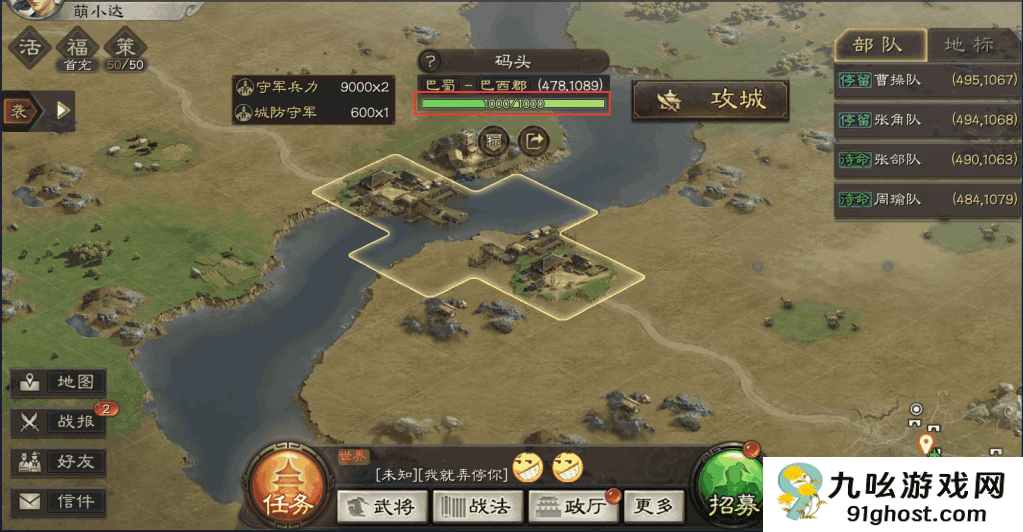Launch the 攻城 siege attack
1023x532 pixels.
(710, 100)
